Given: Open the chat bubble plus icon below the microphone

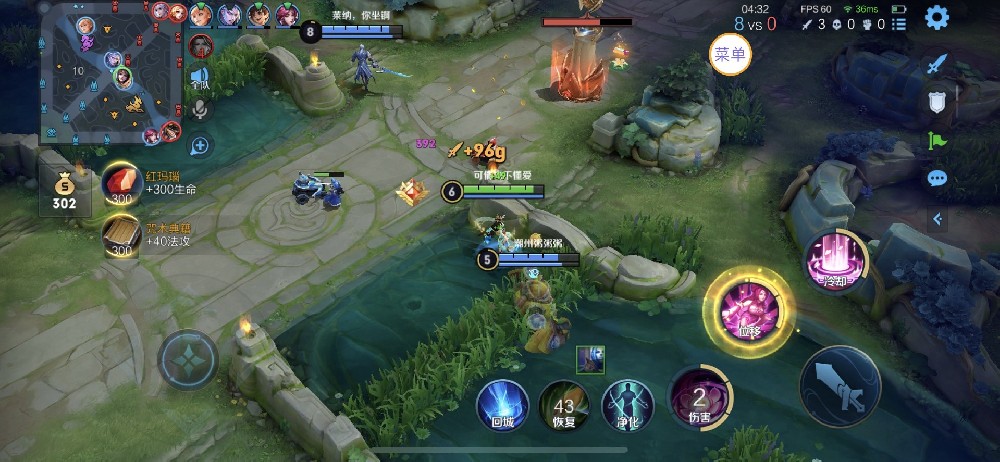Looking at the screenshot, I should coord(201,146).
